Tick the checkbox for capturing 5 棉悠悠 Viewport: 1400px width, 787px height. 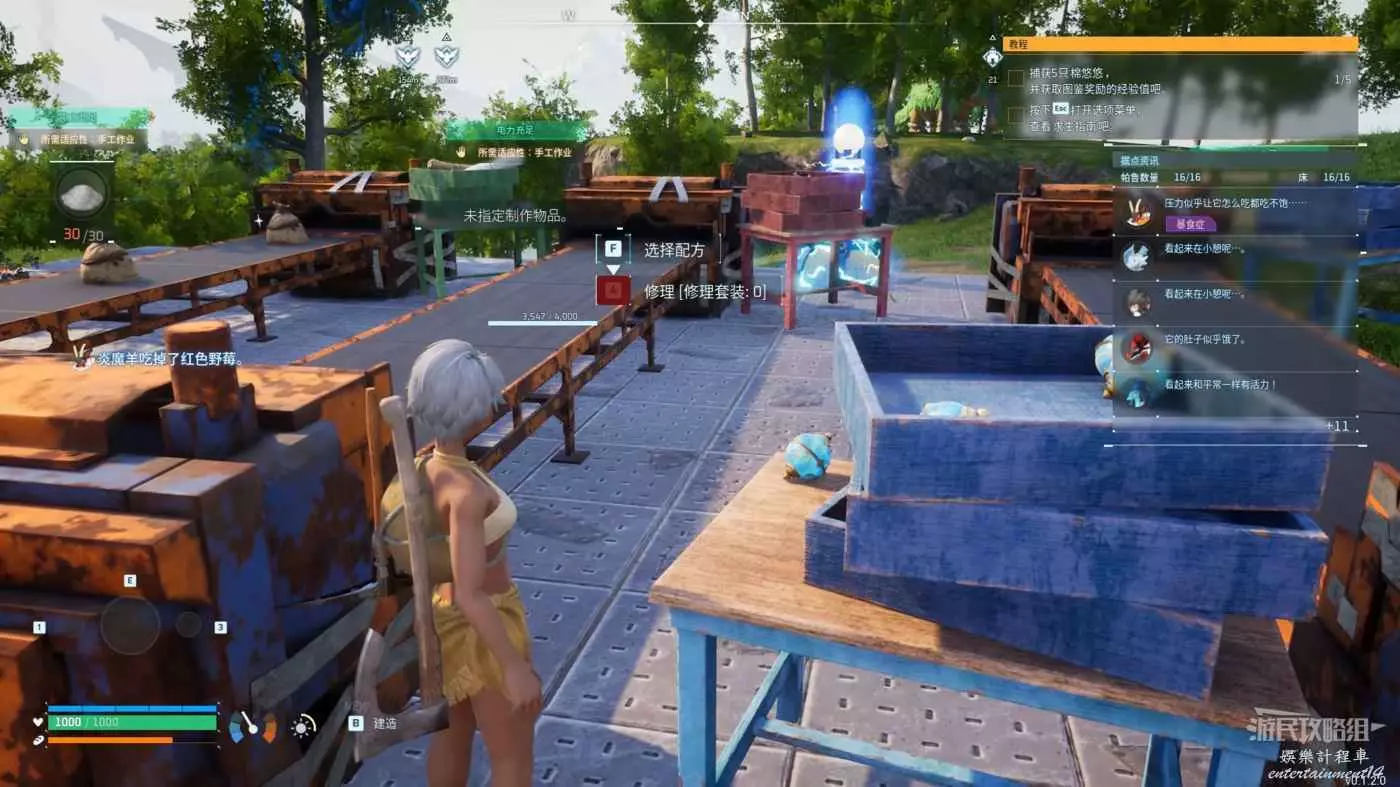pos(1015,78)
